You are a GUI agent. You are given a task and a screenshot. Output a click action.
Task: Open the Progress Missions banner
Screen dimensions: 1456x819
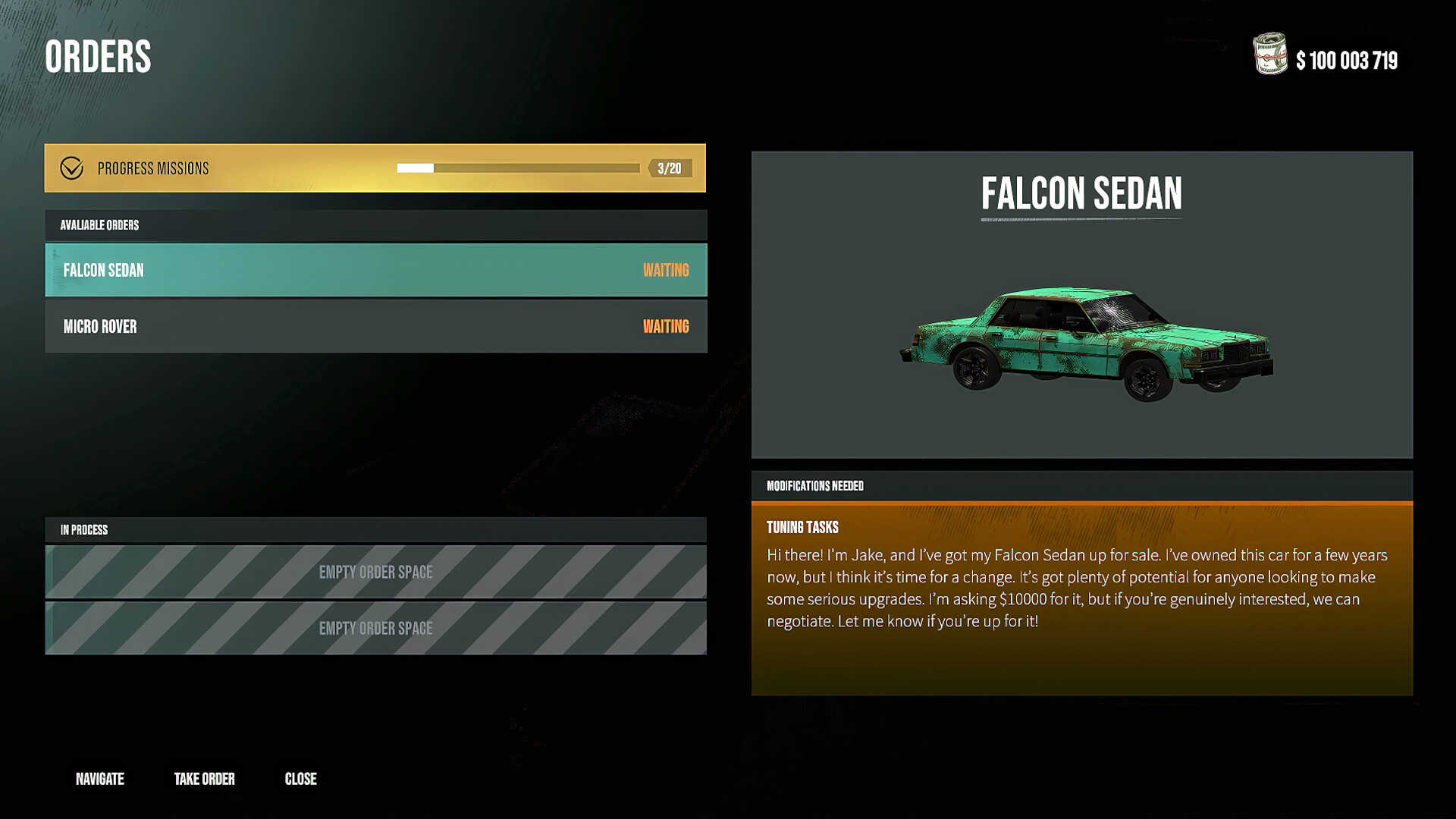227,168
